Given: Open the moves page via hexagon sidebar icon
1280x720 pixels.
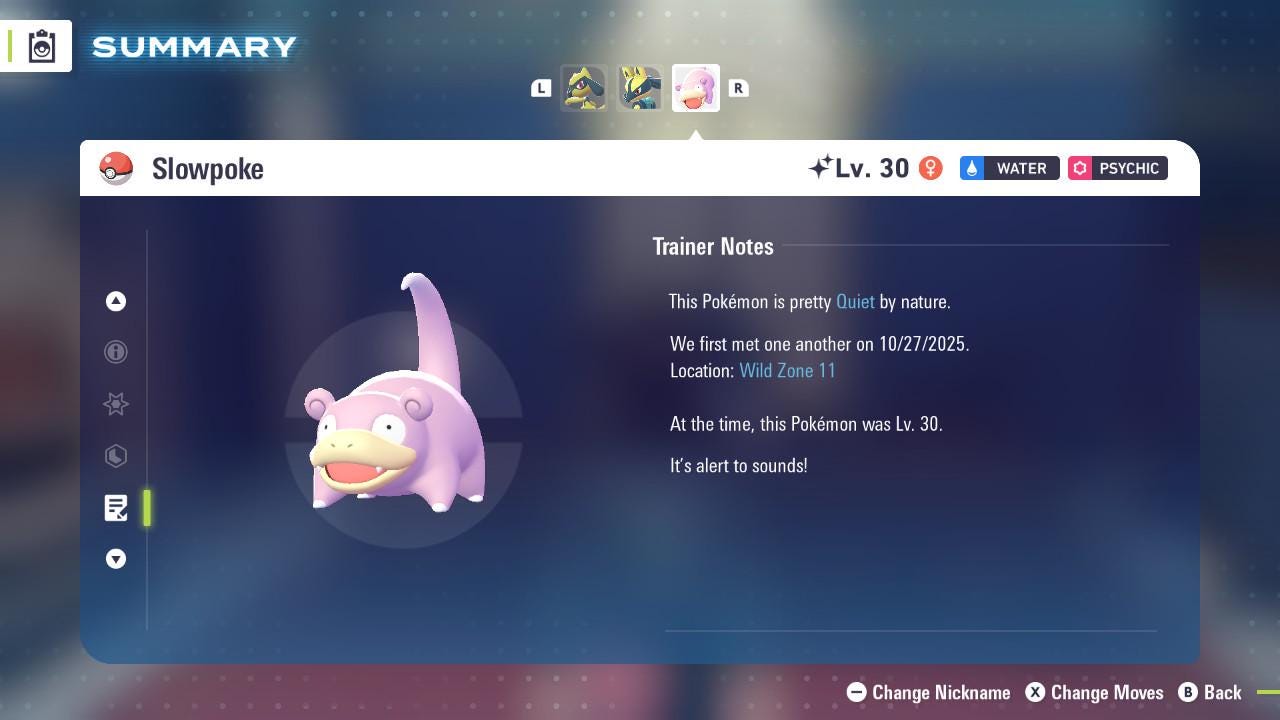Looking at the screenshot, I should point(116,456).
